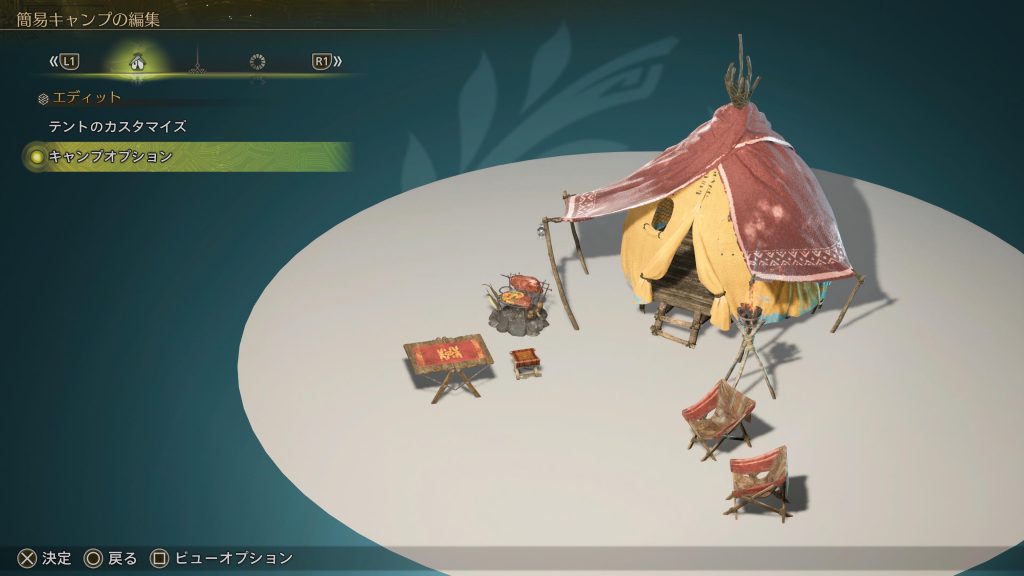Image resolution: width=1024 pixels, height=576 pixels.
Task: Select テントのカスタマイズ menu entry
Action: pyautogui.click(x=118, y=127)
